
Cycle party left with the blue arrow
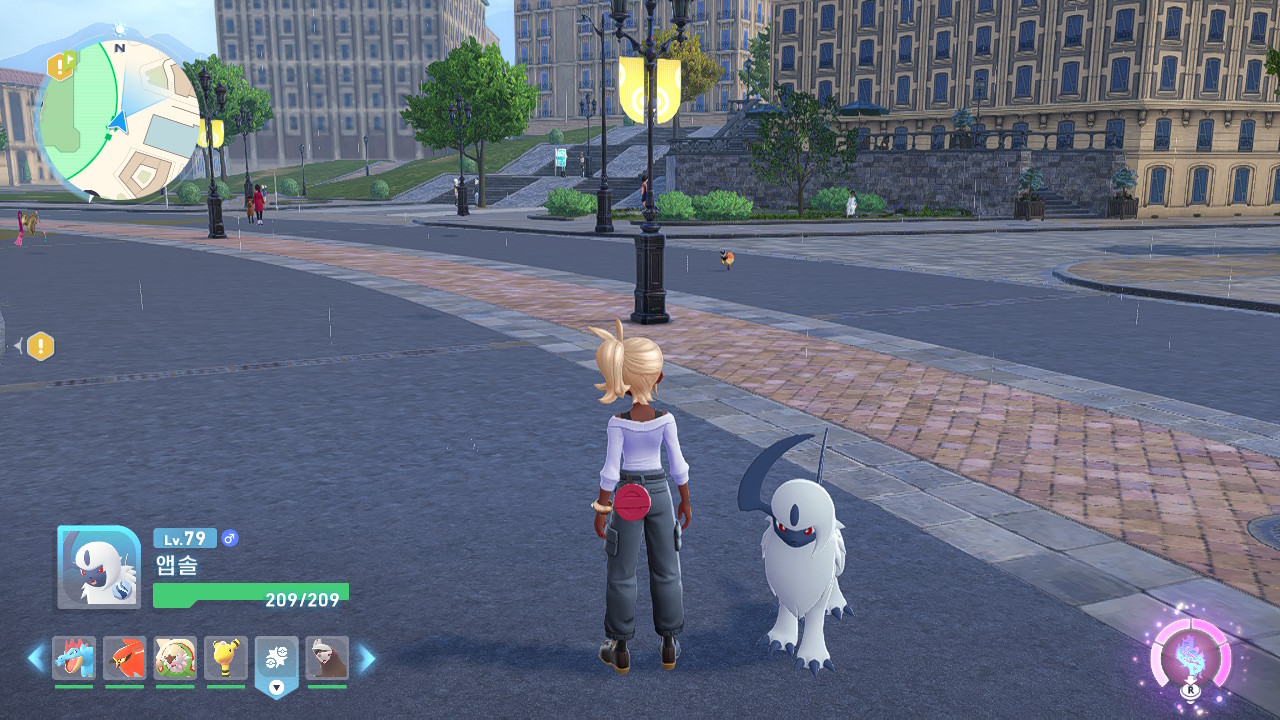36,658
